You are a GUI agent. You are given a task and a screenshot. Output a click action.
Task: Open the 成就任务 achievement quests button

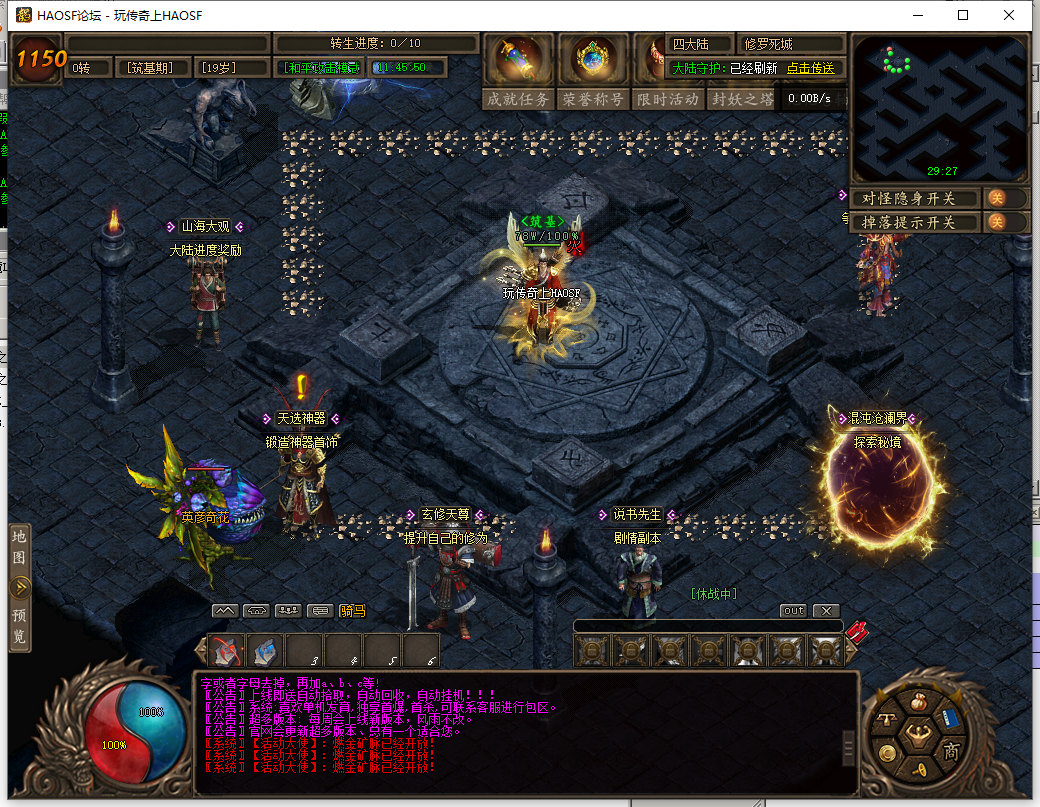(518, 99)
